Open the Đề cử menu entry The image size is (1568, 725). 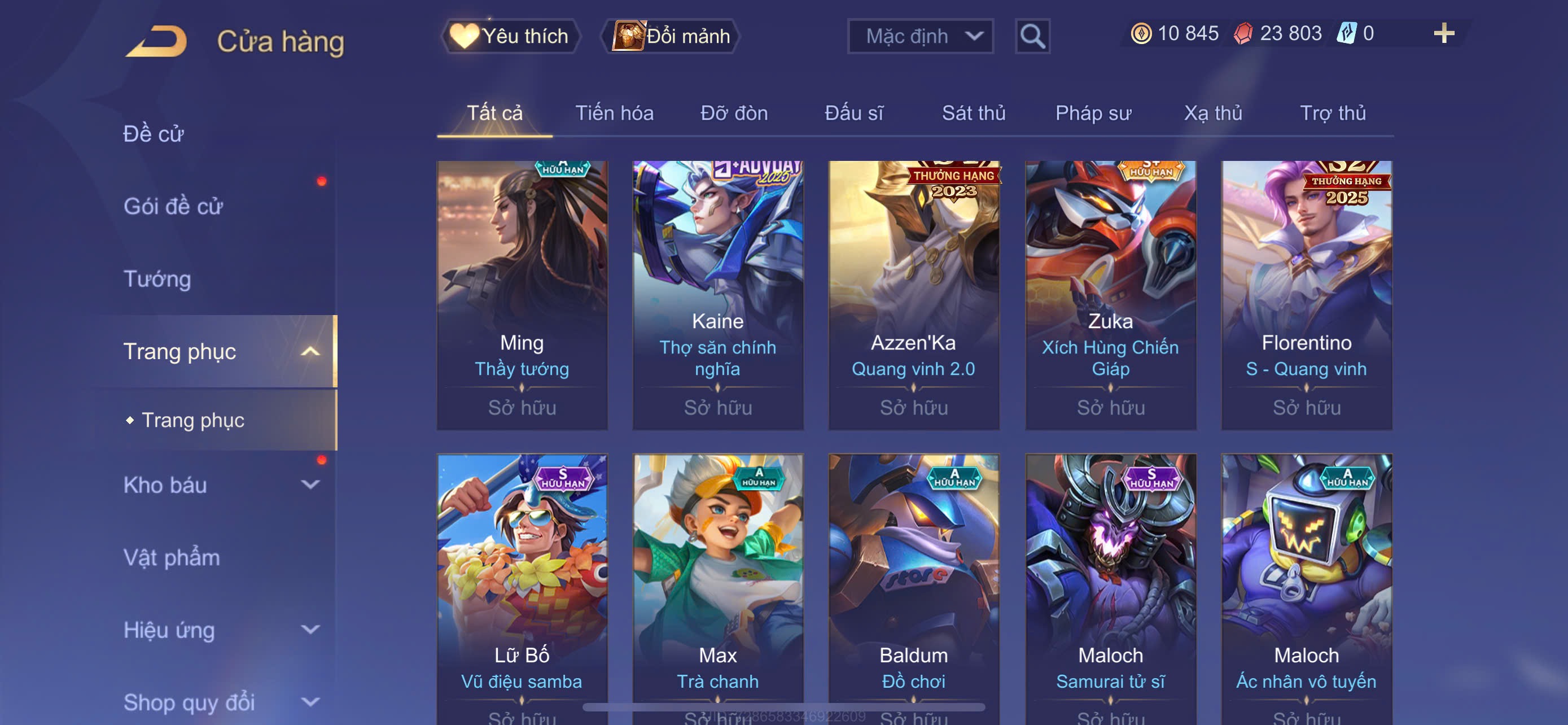[154, 134]
